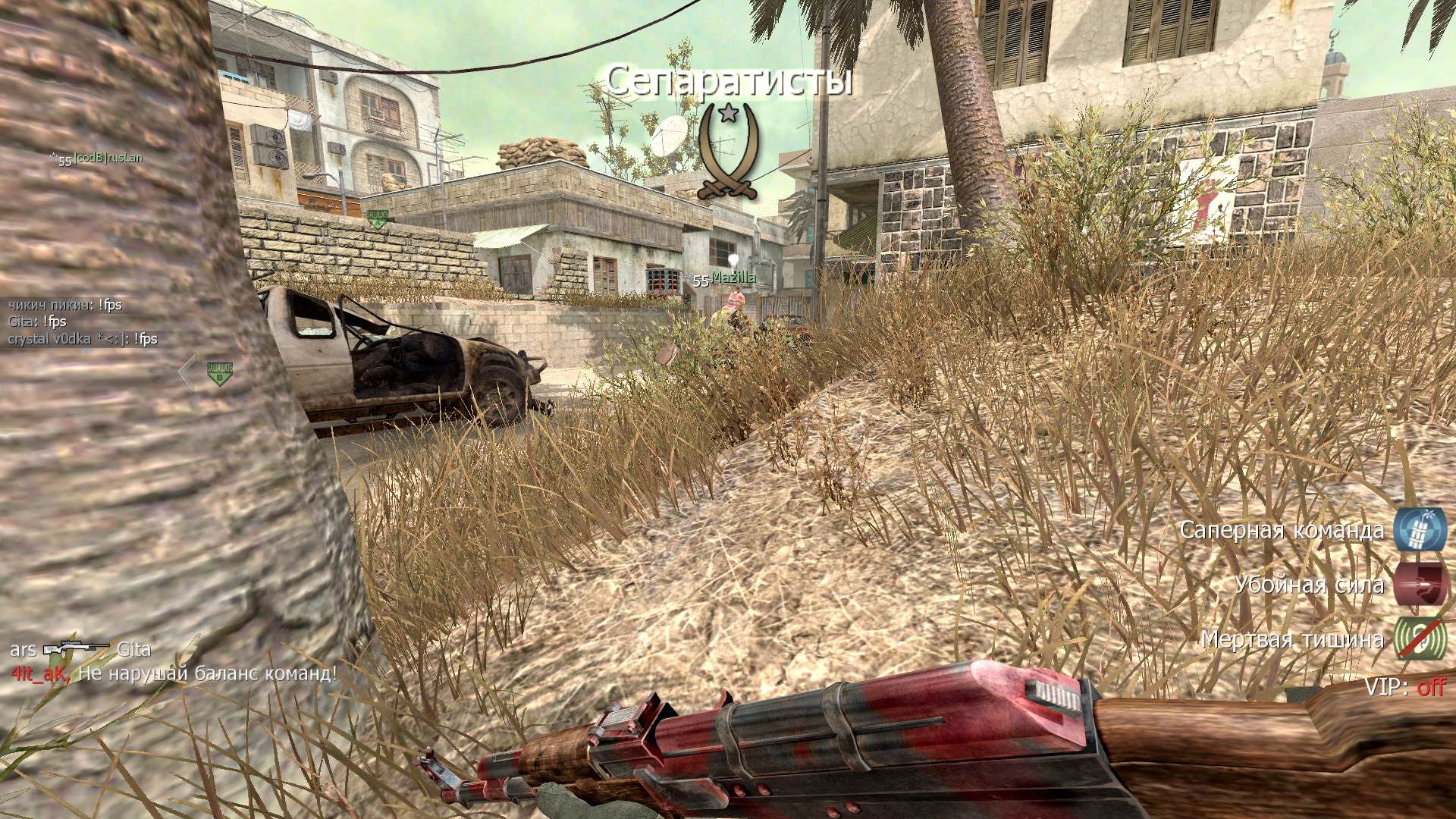Viewport: 1456px width, 819px height.
Task: Select the Защищать A objective marker
Action: 377,219
